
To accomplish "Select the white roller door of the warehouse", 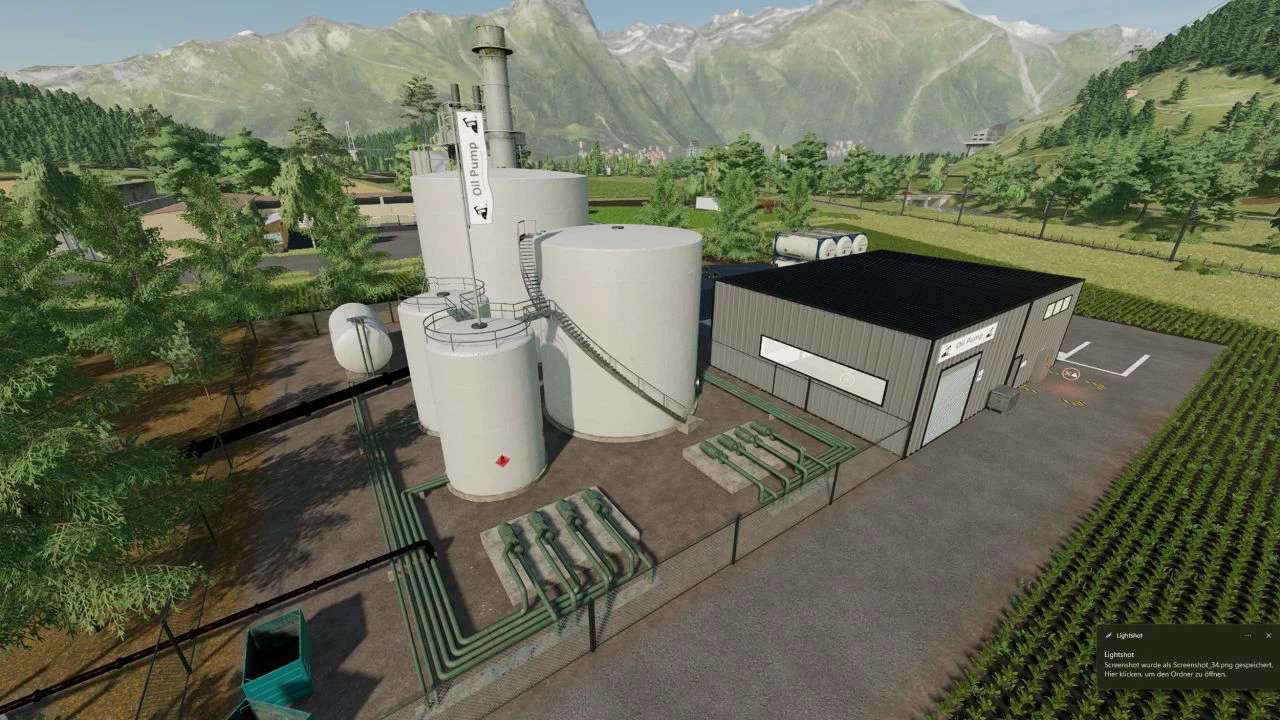I will click(957, 390).
